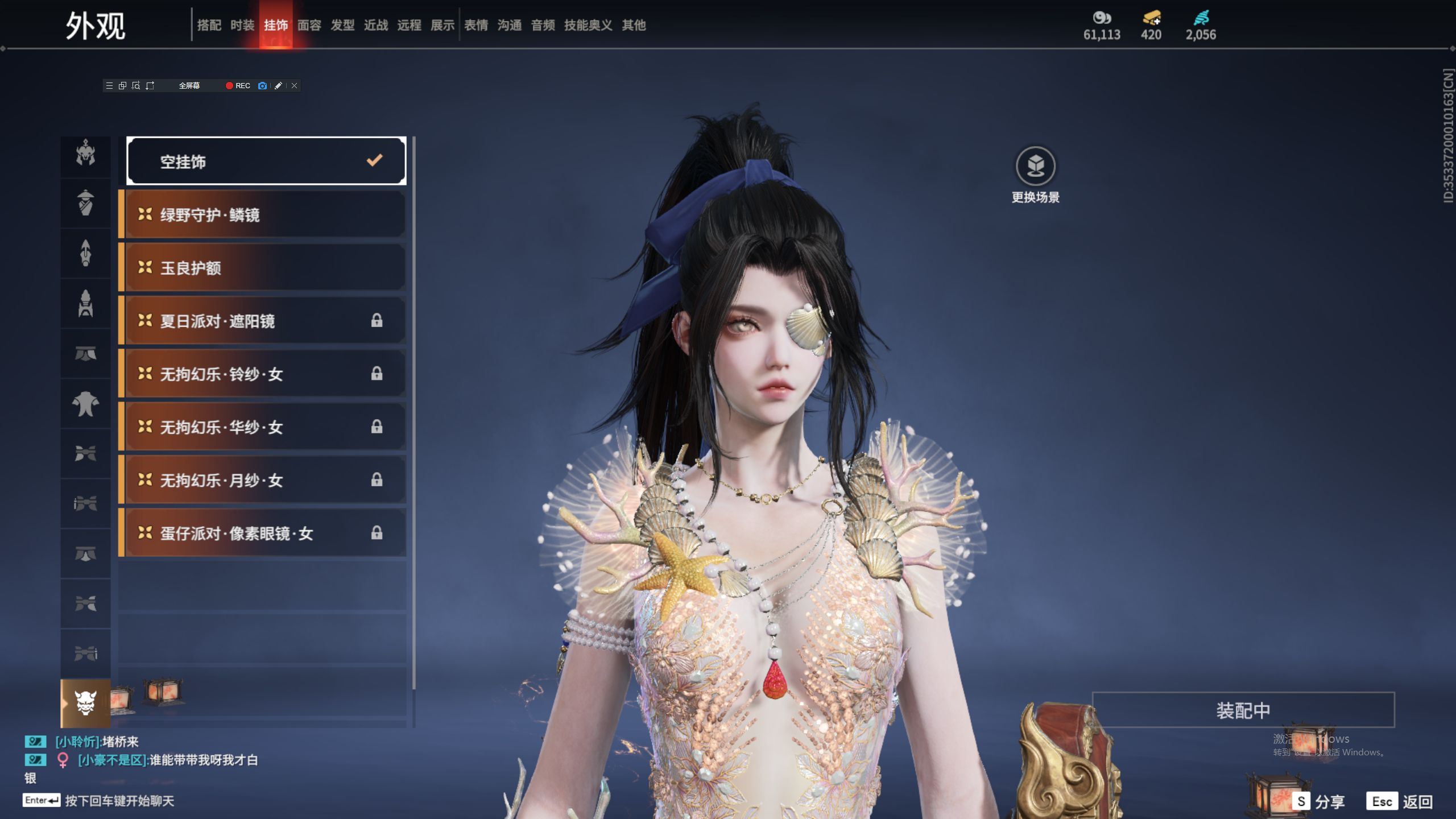
Task: Pick the 蛋仔派对·像素眼镜·女 entry
Action: tap(264, 533)
